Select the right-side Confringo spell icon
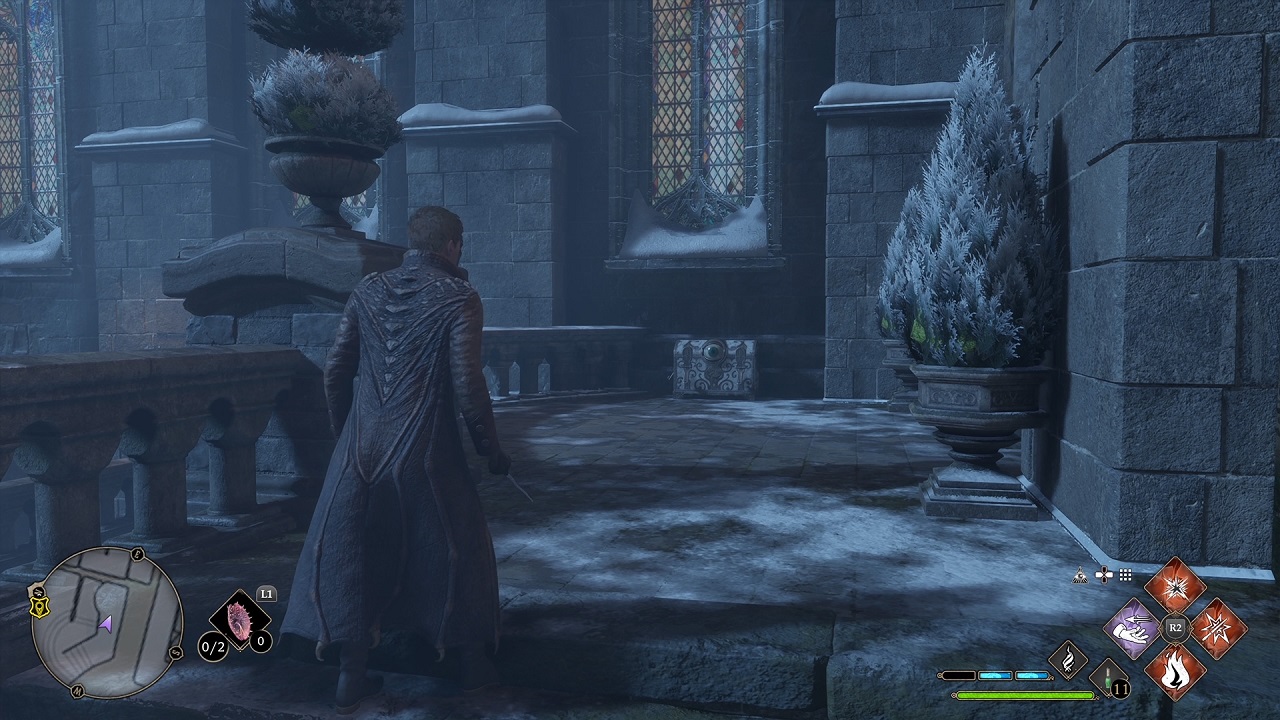The height and width of the screenshot is (720, 1280). 1218,630
